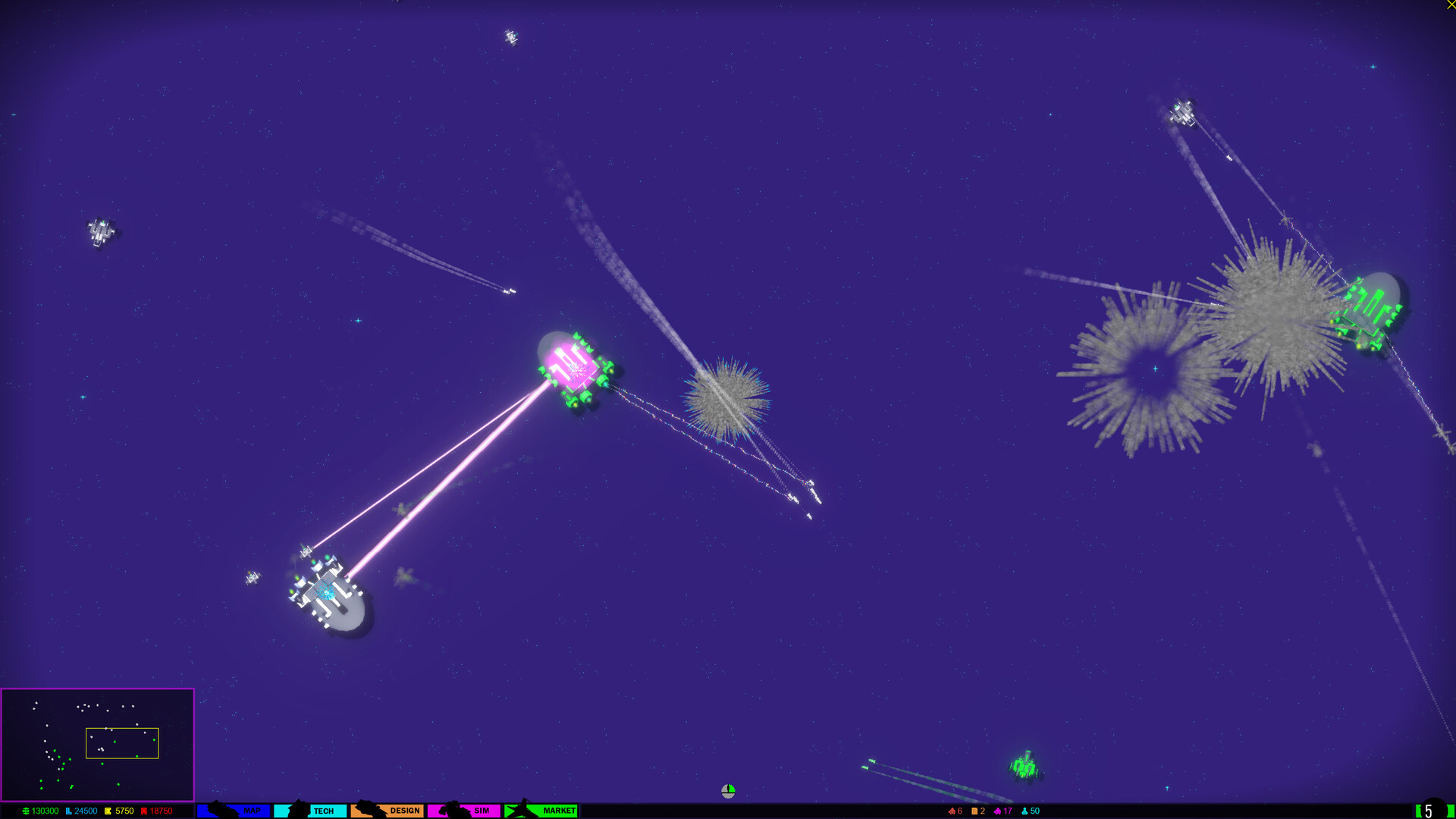Open the MAP tab

tap(251, 811)
